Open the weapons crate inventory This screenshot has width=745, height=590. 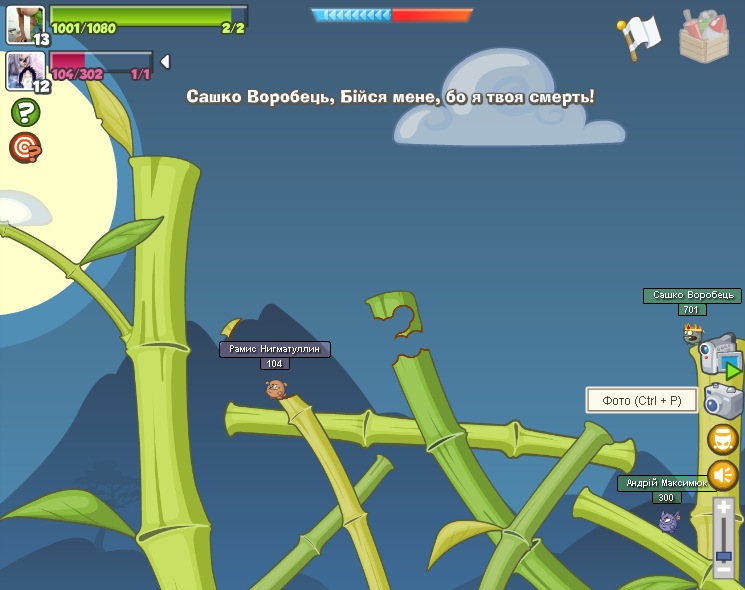704,36
